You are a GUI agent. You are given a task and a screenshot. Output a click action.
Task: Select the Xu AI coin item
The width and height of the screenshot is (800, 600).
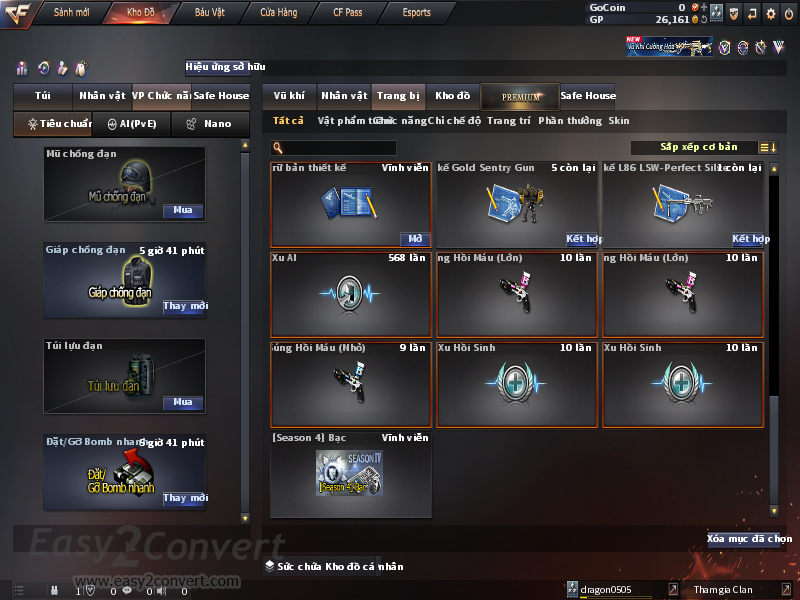click(x=350, y=294)
